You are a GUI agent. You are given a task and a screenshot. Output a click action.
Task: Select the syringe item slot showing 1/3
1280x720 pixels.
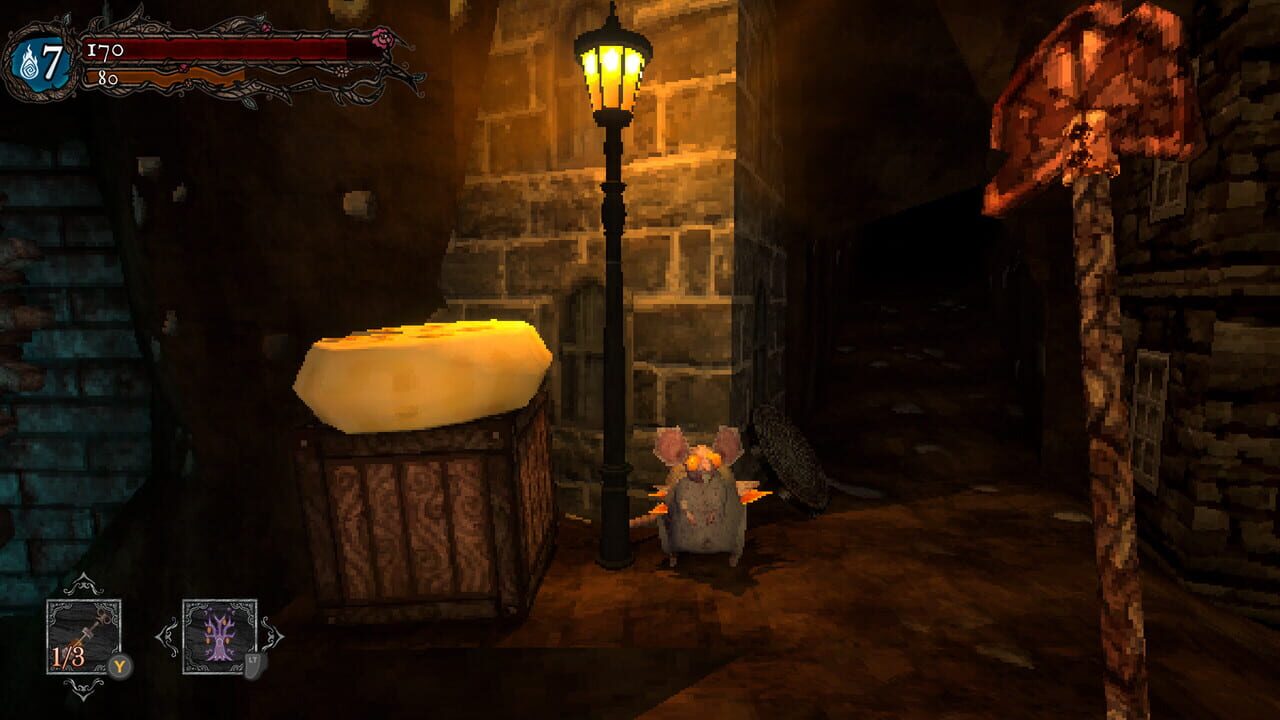click(x=83, y=636)
